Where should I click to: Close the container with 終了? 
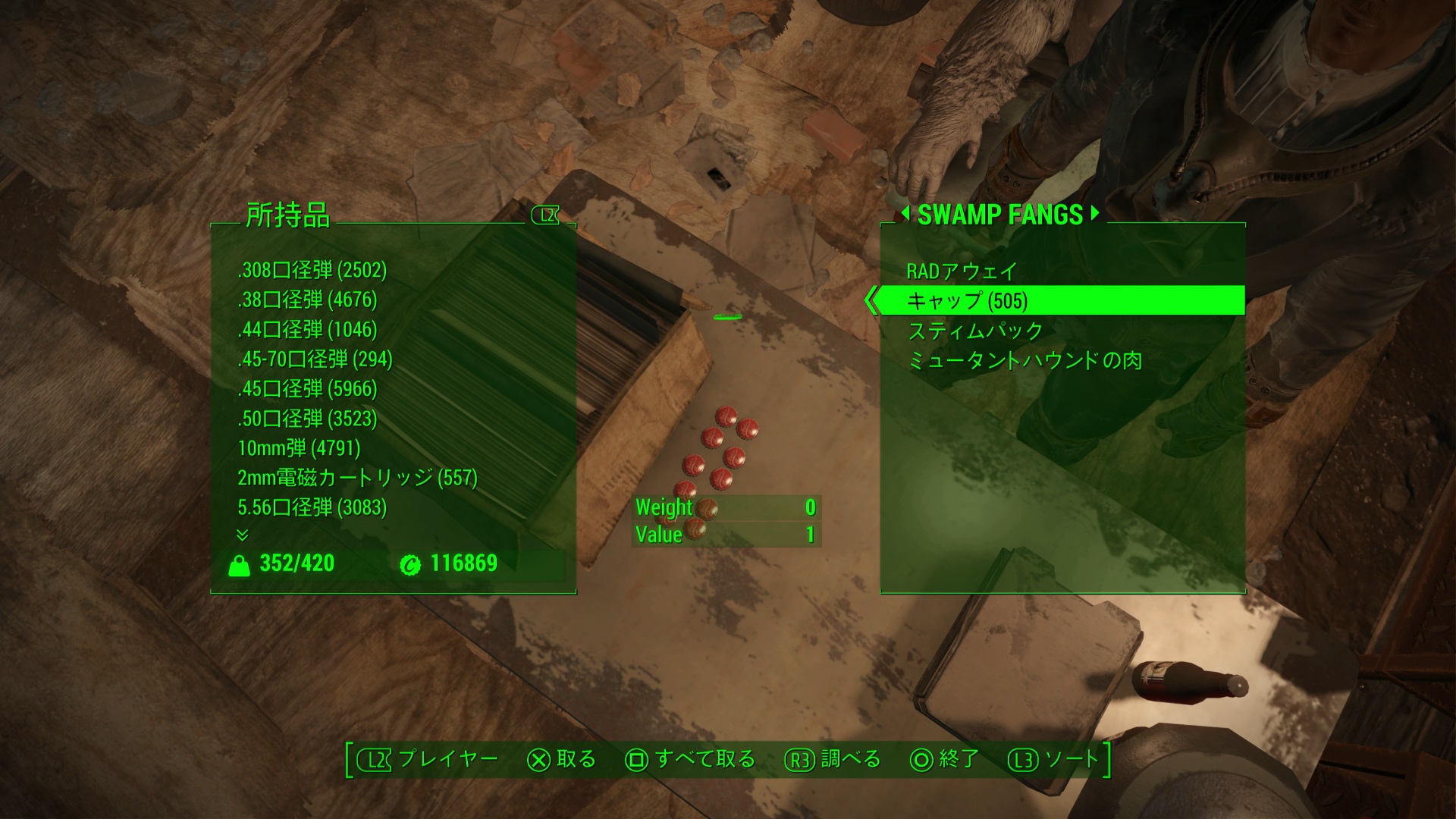(x=944, y=759)
